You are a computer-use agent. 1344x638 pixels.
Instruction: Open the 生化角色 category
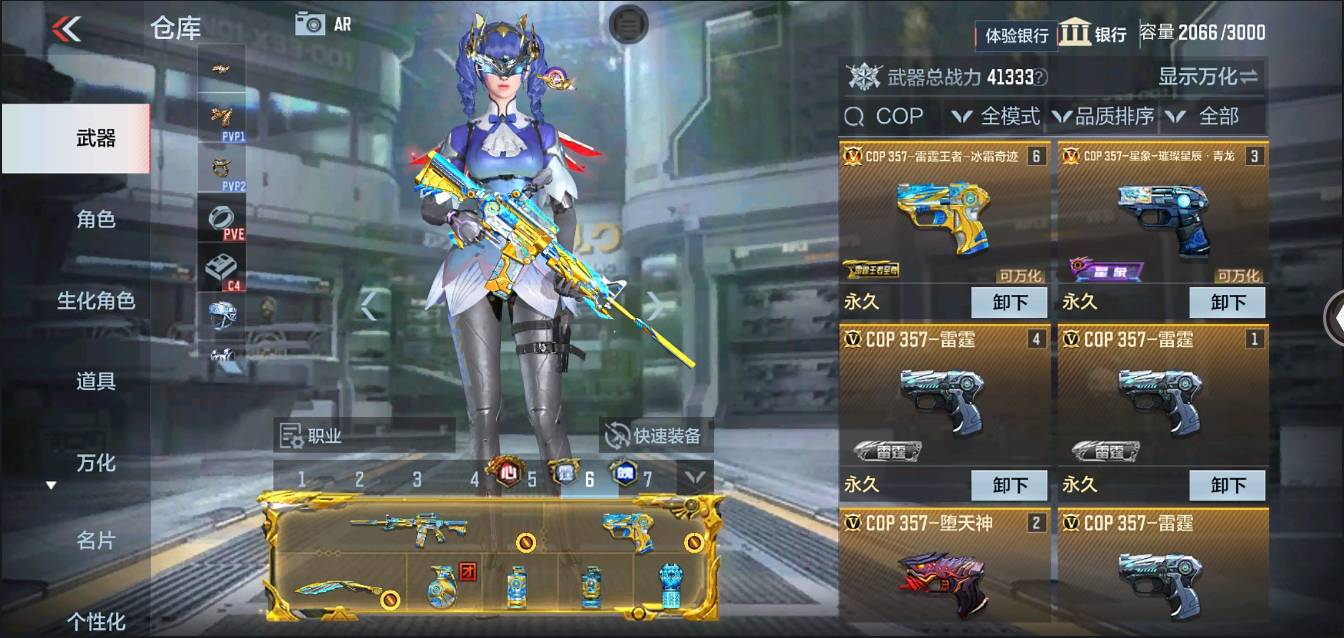click(x=96, y=300)
